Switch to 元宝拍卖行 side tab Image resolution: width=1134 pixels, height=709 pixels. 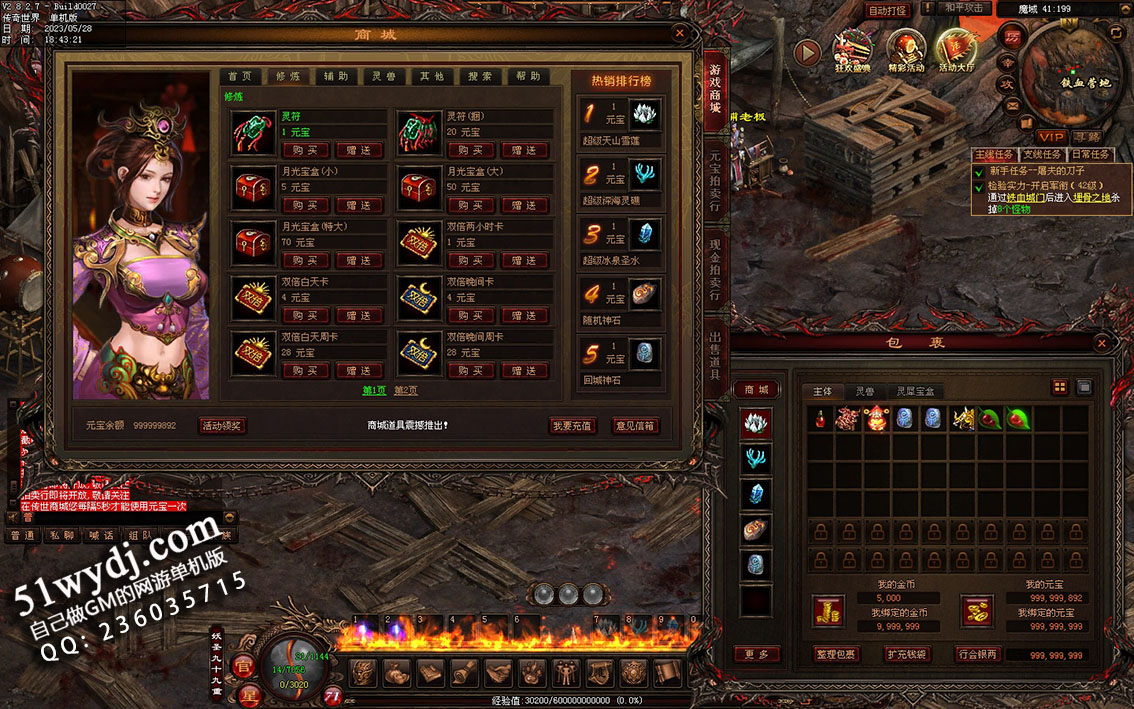point(715,181)
